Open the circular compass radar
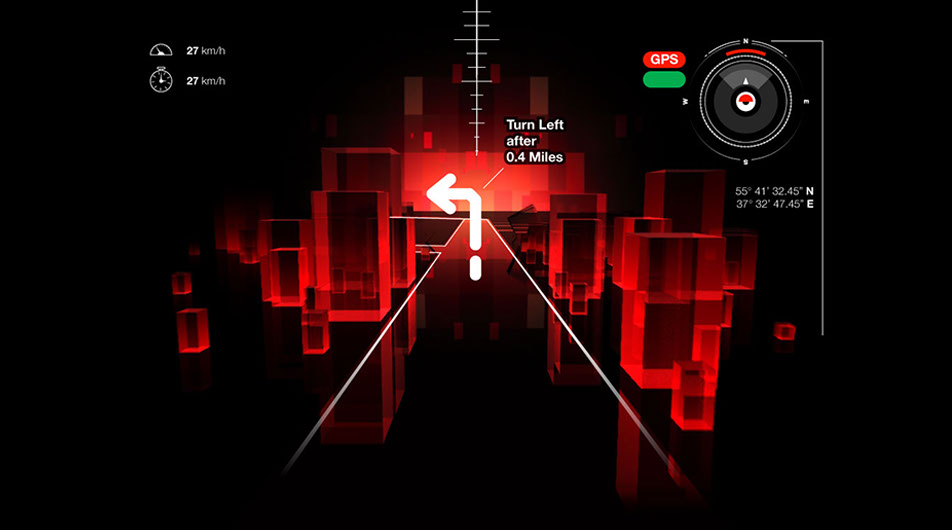952x530 pixels. click(x=746, y=100)
